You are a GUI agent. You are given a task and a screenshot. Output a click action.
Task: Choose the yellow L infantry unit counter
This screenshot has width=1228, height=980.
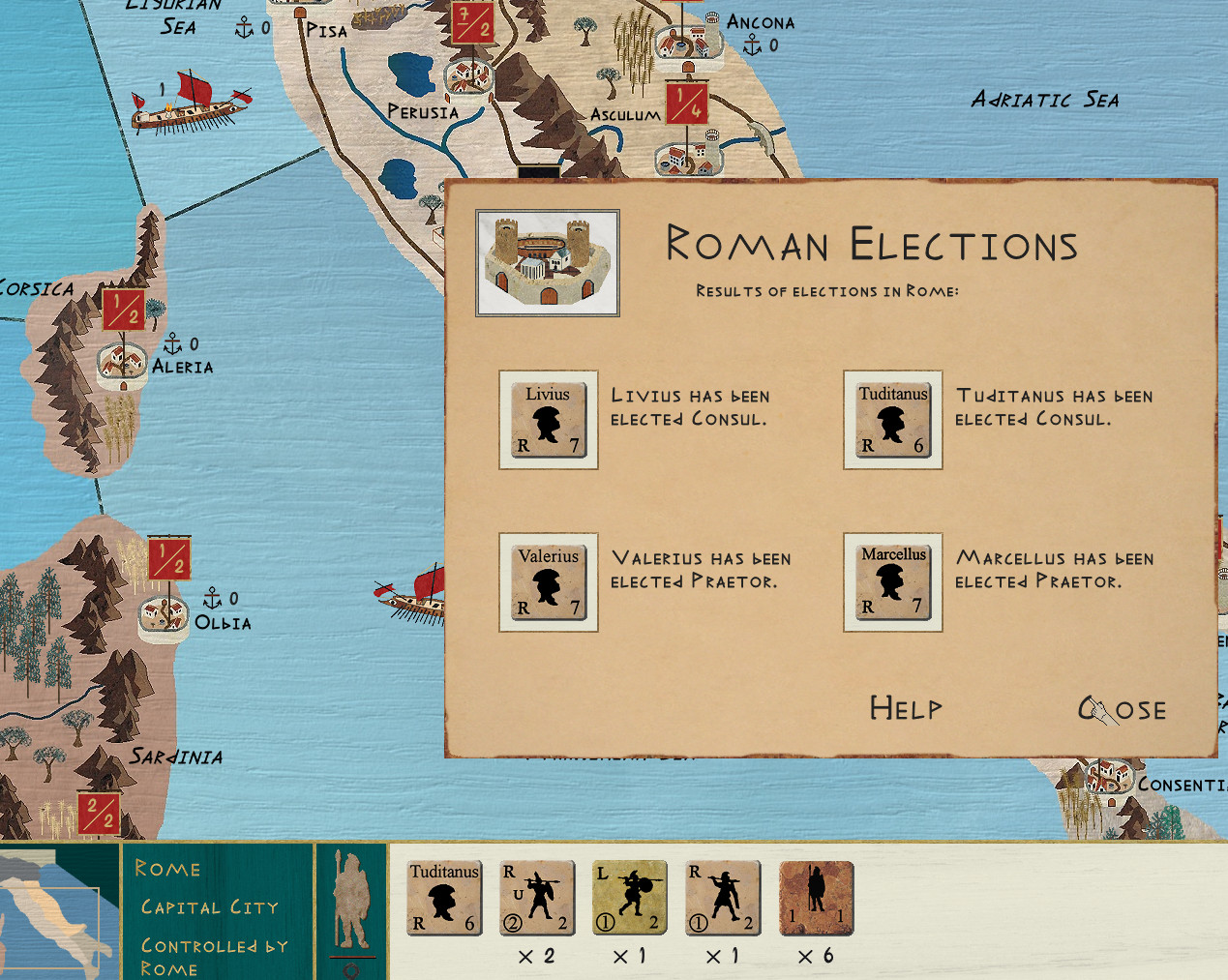click(630, 898)
